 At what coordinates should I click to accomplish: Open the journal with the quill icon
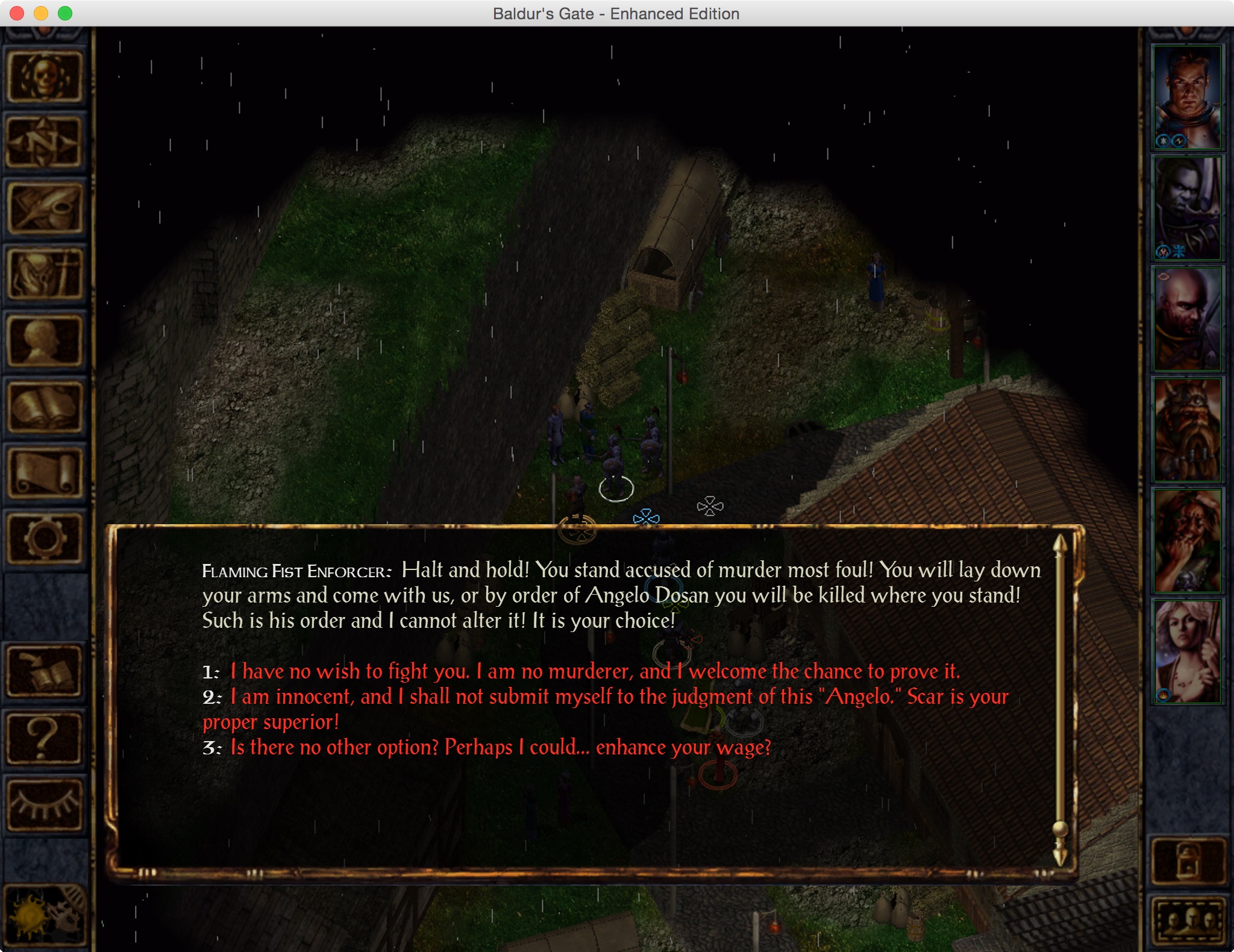45,209
